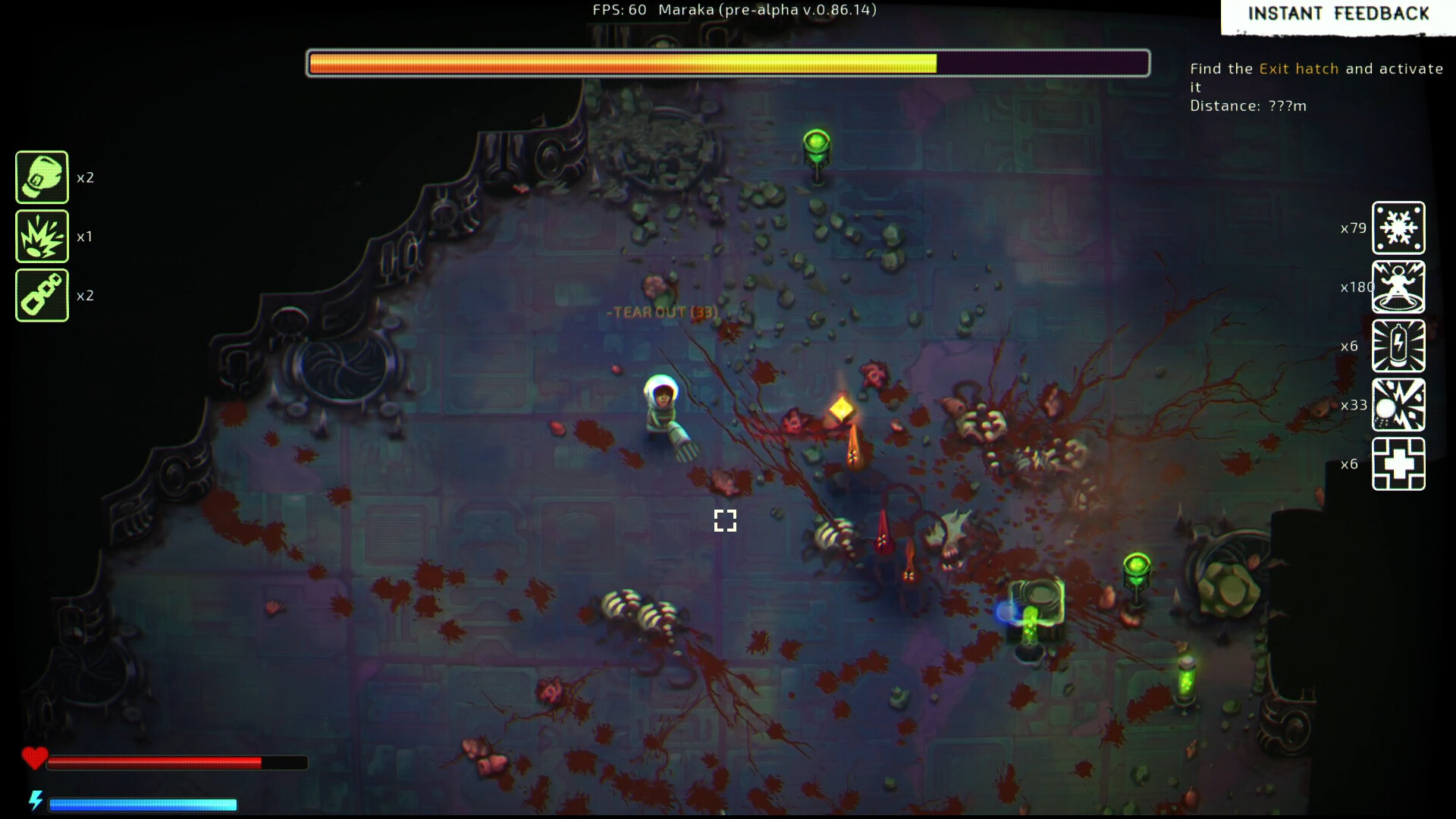This screenshot has width=1456, height=819.
Task: Select the snowflake freeze ammo icon
Action: pyautogui.click(x=1398, y=227)
